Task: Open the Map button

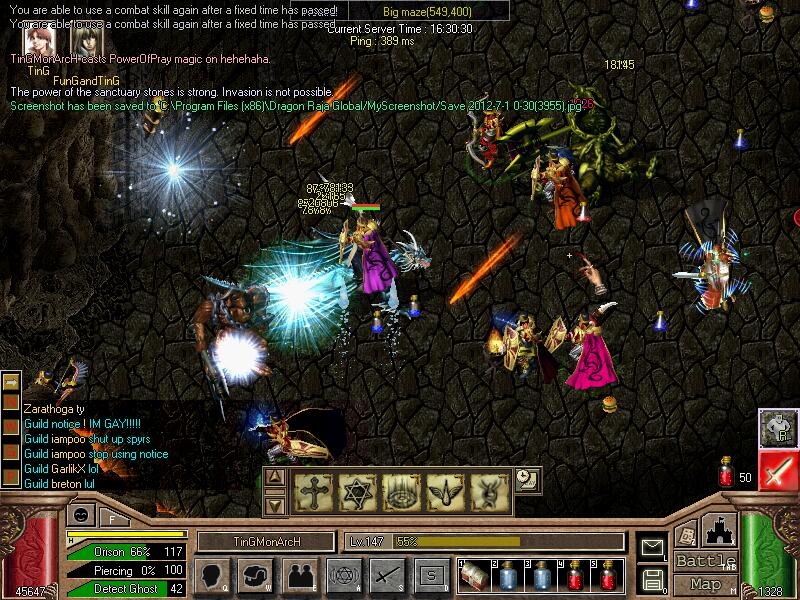Action: [705, 584]
